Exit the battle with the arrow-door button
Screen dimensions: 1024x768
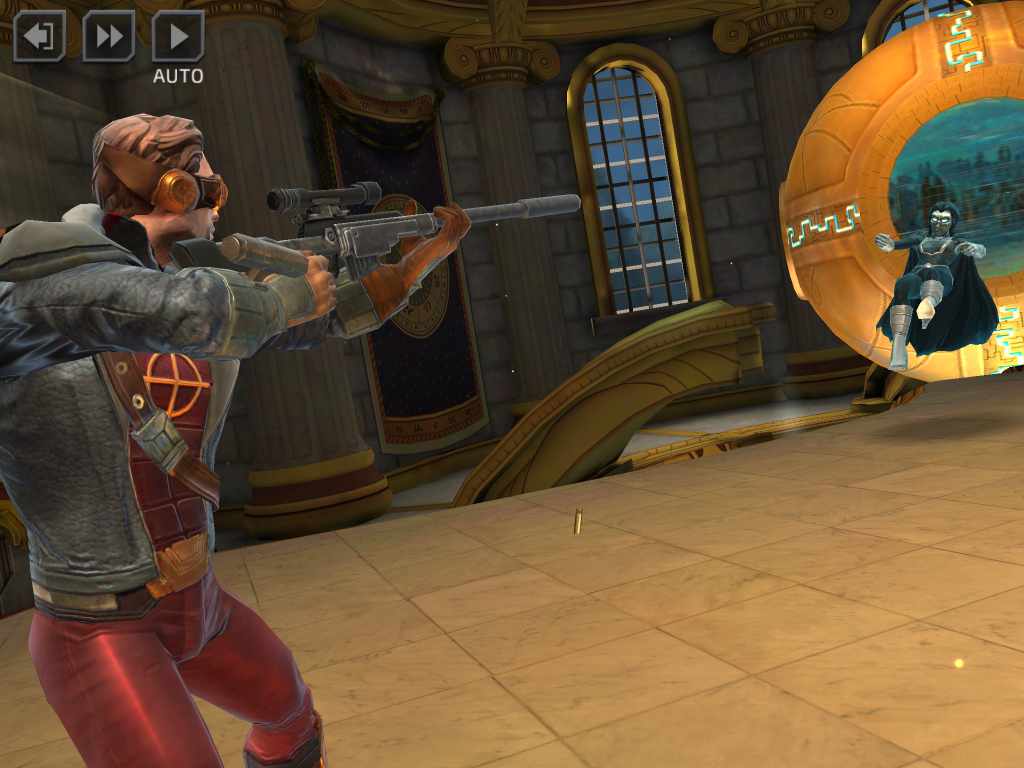point(39,37)
